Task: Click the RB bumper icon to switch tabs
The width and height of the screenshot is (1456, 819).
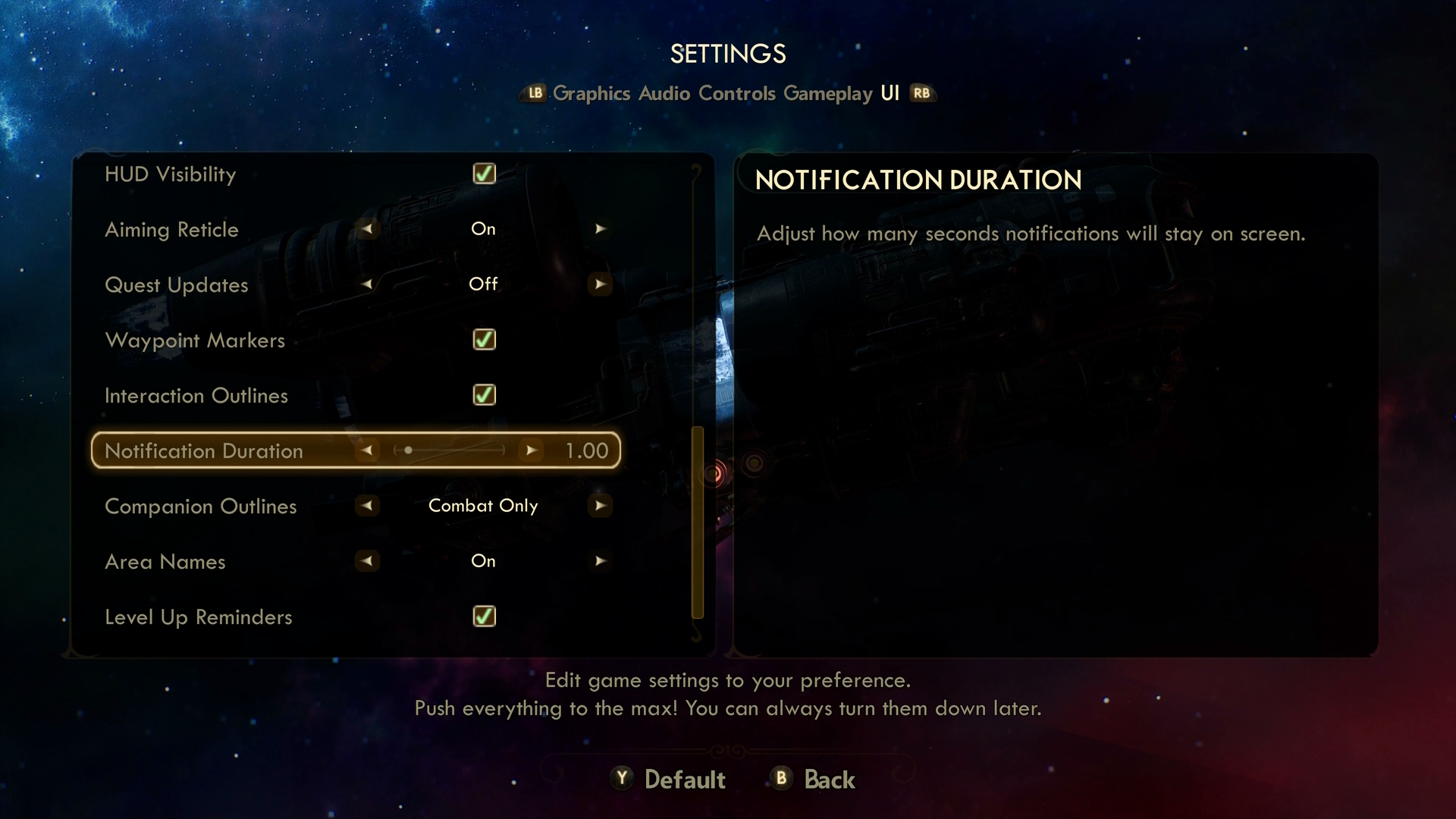Action: (x=921, y=93)
